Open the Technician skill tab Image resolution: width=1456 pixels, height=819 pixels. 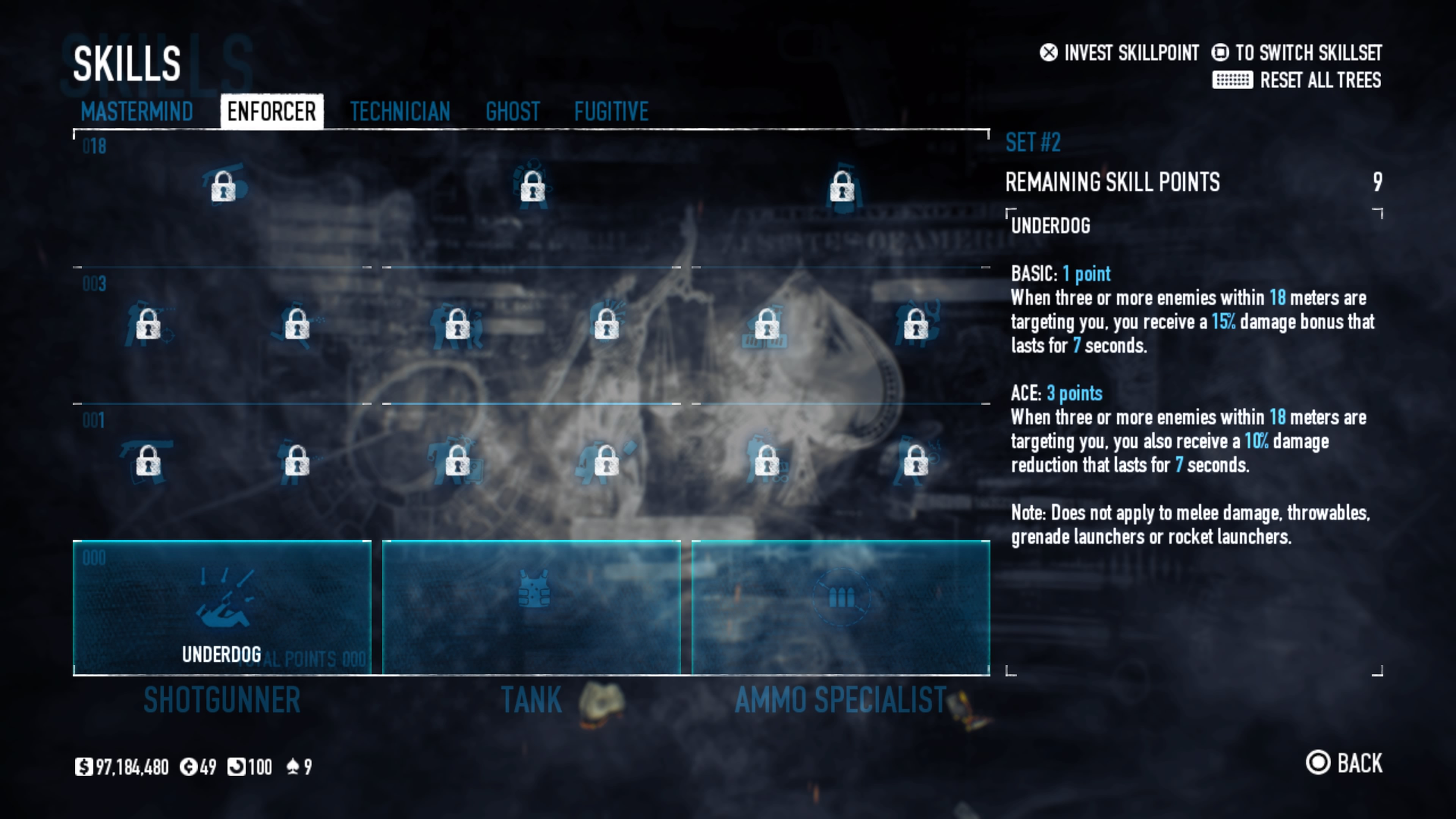click(400, 111)
